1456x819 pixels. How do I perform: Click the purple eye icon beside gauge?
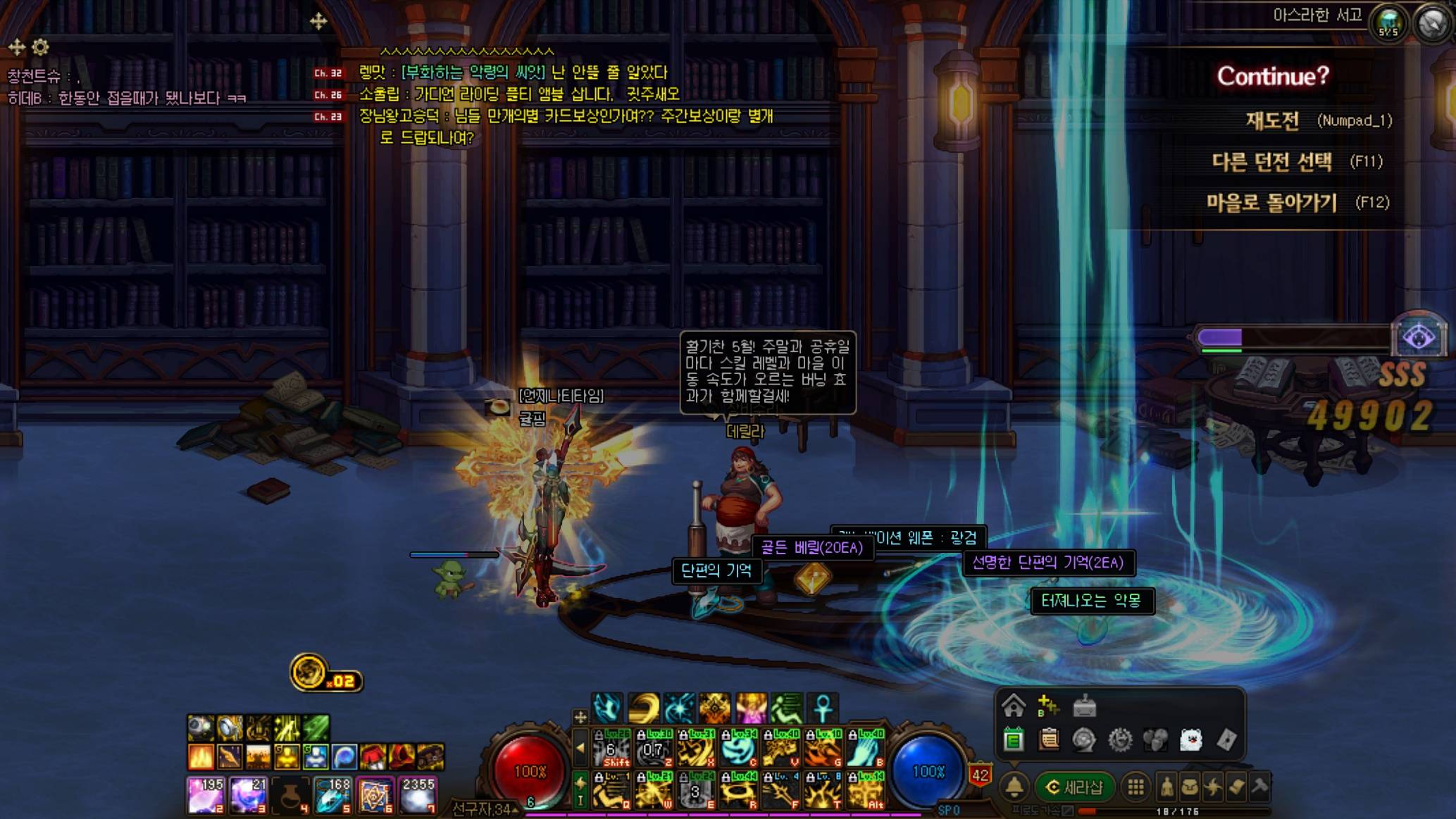1419,338
